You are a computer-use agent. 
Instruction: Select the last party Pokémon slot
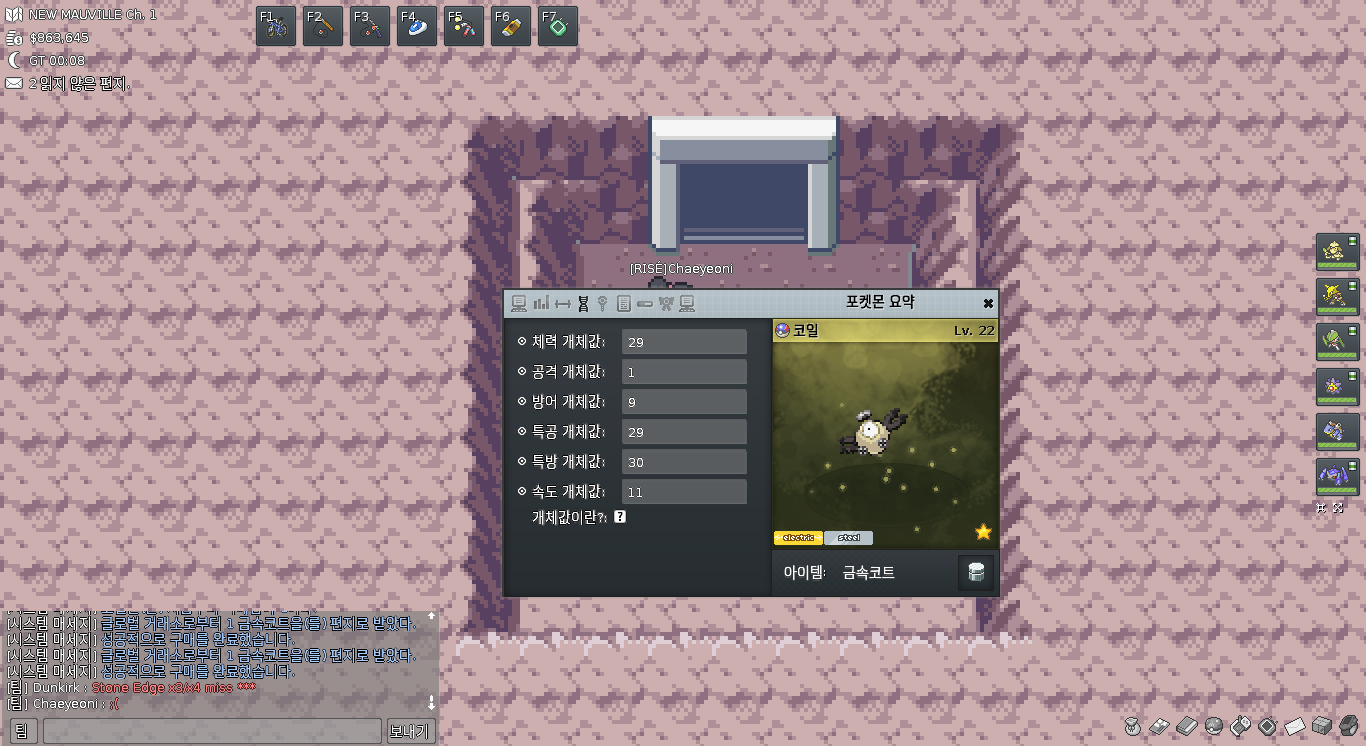click(x=1337, y=476)
